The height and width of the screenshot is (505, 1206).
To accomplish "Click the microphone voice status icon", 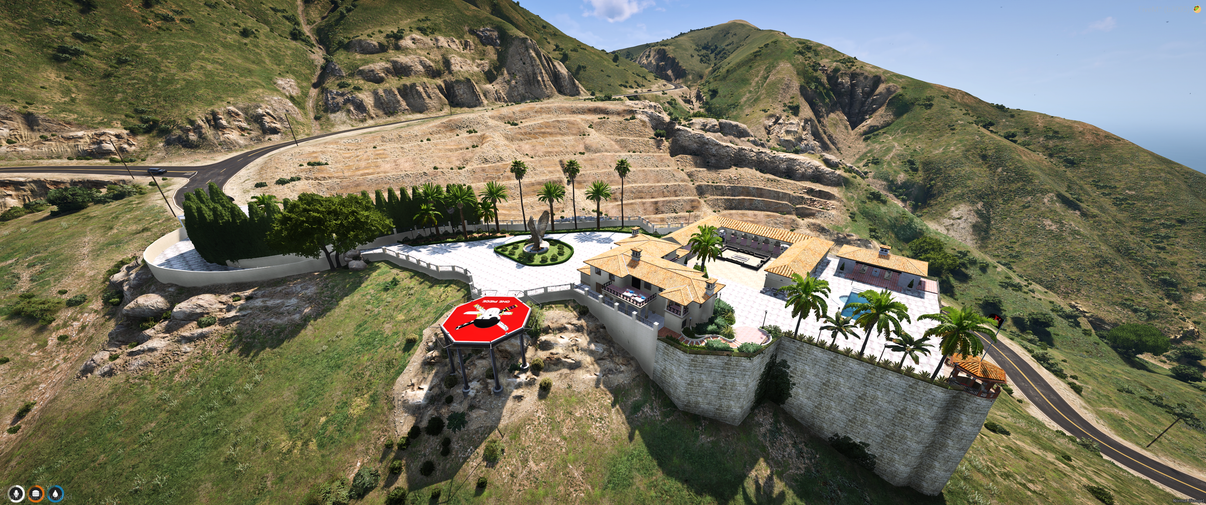I will (x=16, y=493).
